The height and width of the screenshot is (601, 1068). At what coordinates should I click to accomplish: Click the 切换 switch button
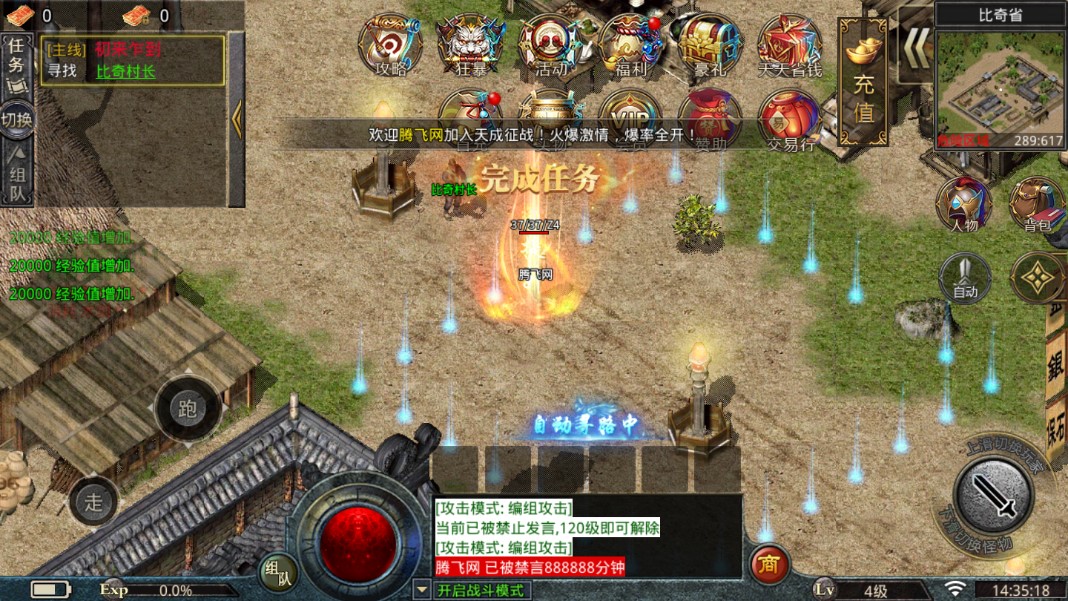click(x=17, y=120)
